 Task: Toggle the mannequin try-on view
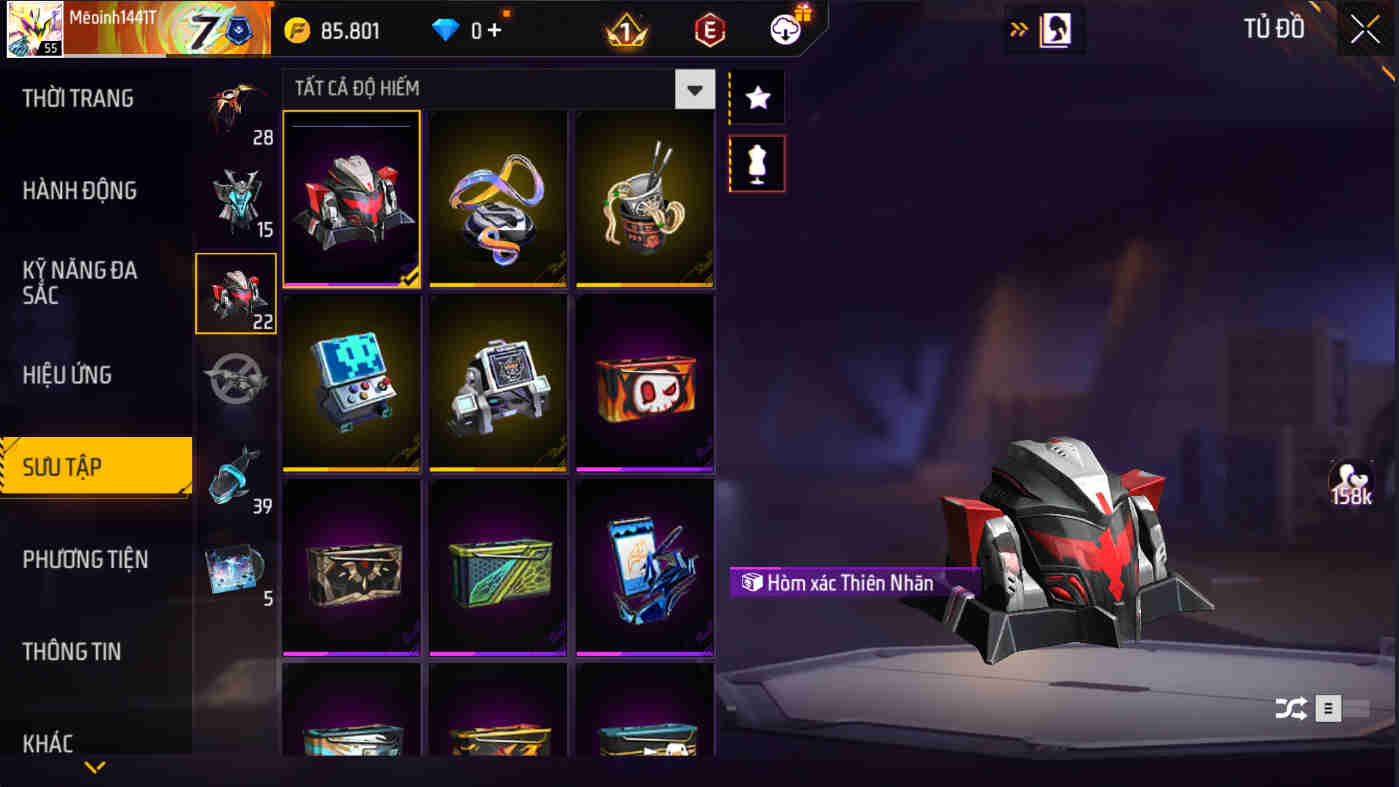757,163
